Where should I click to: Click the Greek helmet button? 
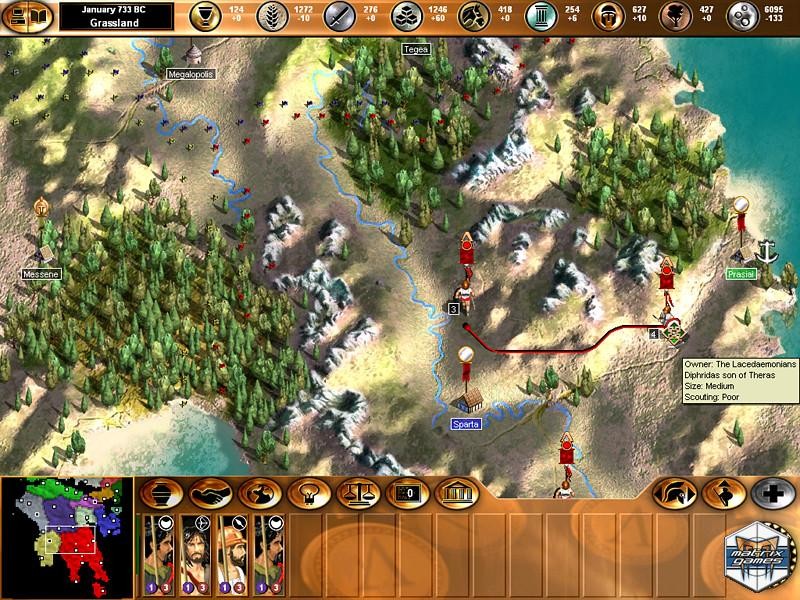671,493
